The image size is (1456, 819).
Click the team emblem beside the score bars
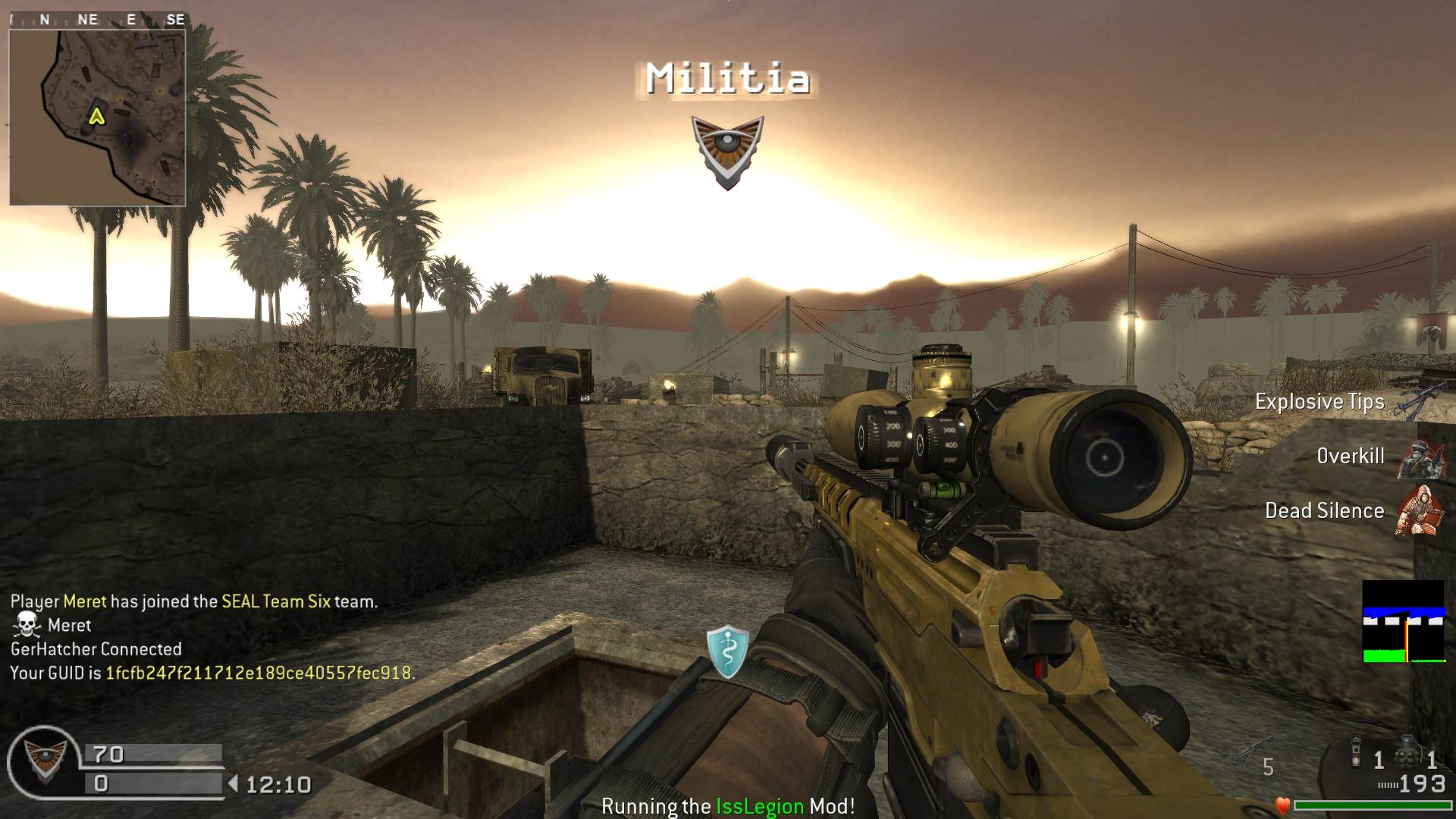pyautogui.click(x=45, y=762)
